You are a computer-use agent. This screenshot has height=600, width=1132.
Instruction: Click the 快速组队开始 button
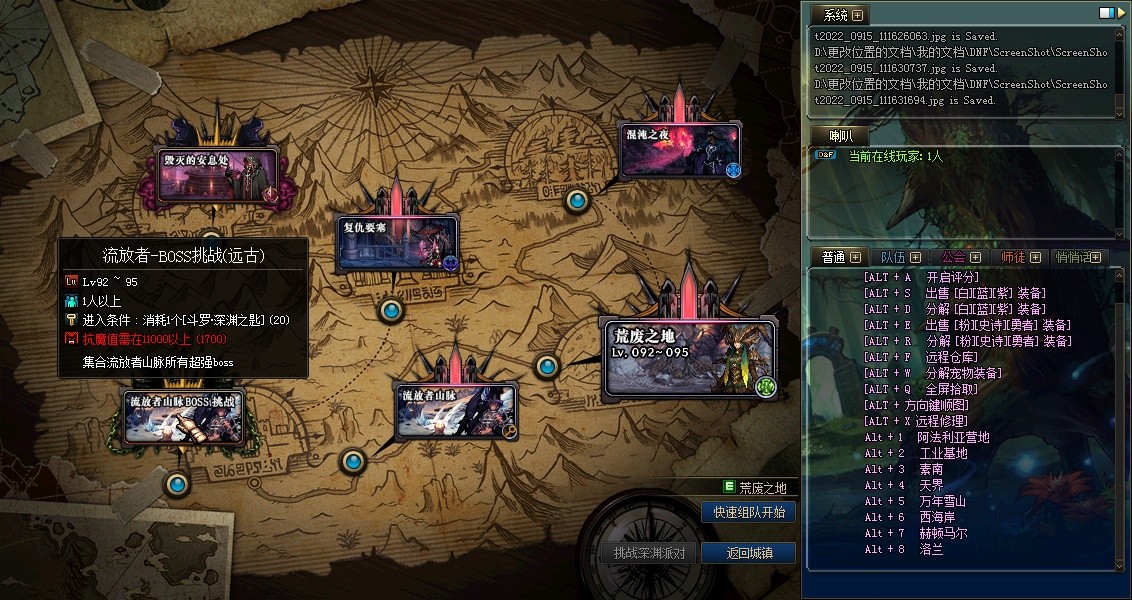coord(749,512)
